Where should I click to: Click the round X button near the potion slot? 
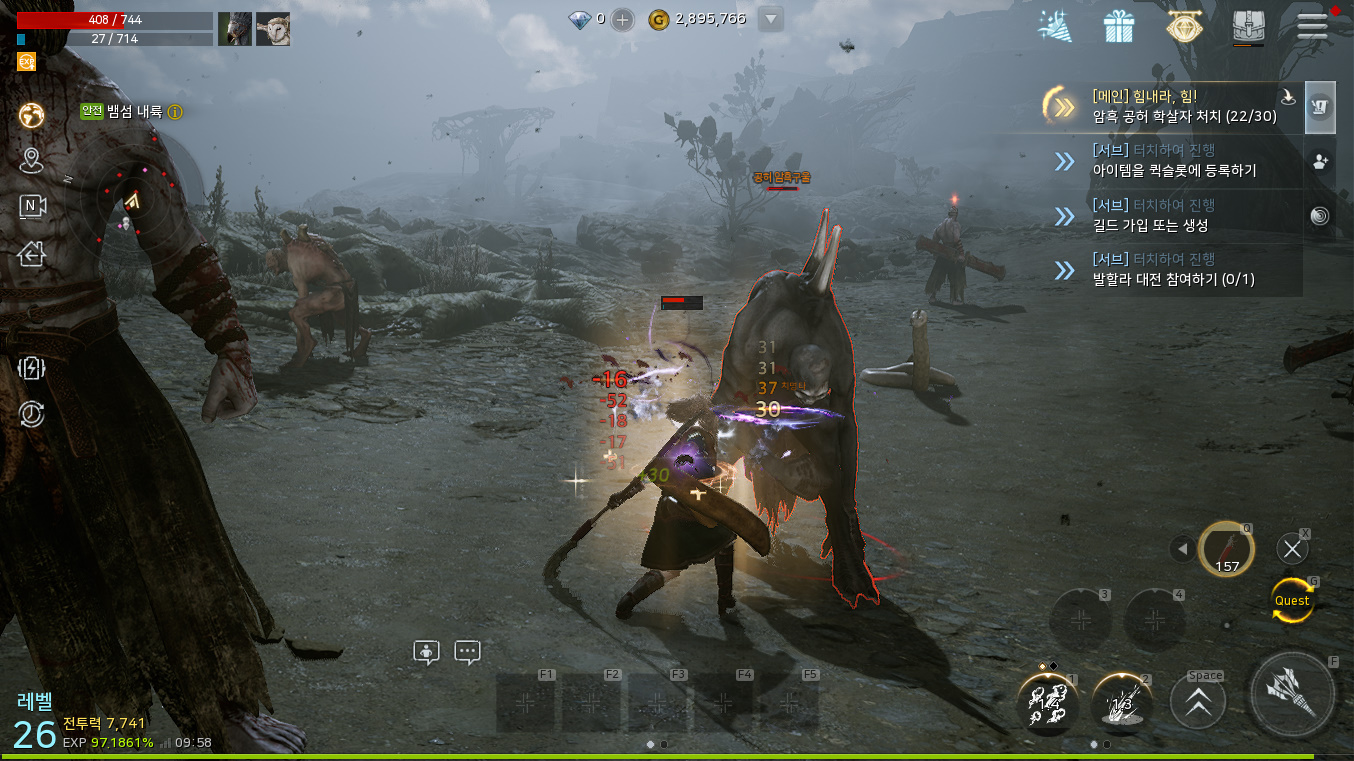(x=1292, y=548)
